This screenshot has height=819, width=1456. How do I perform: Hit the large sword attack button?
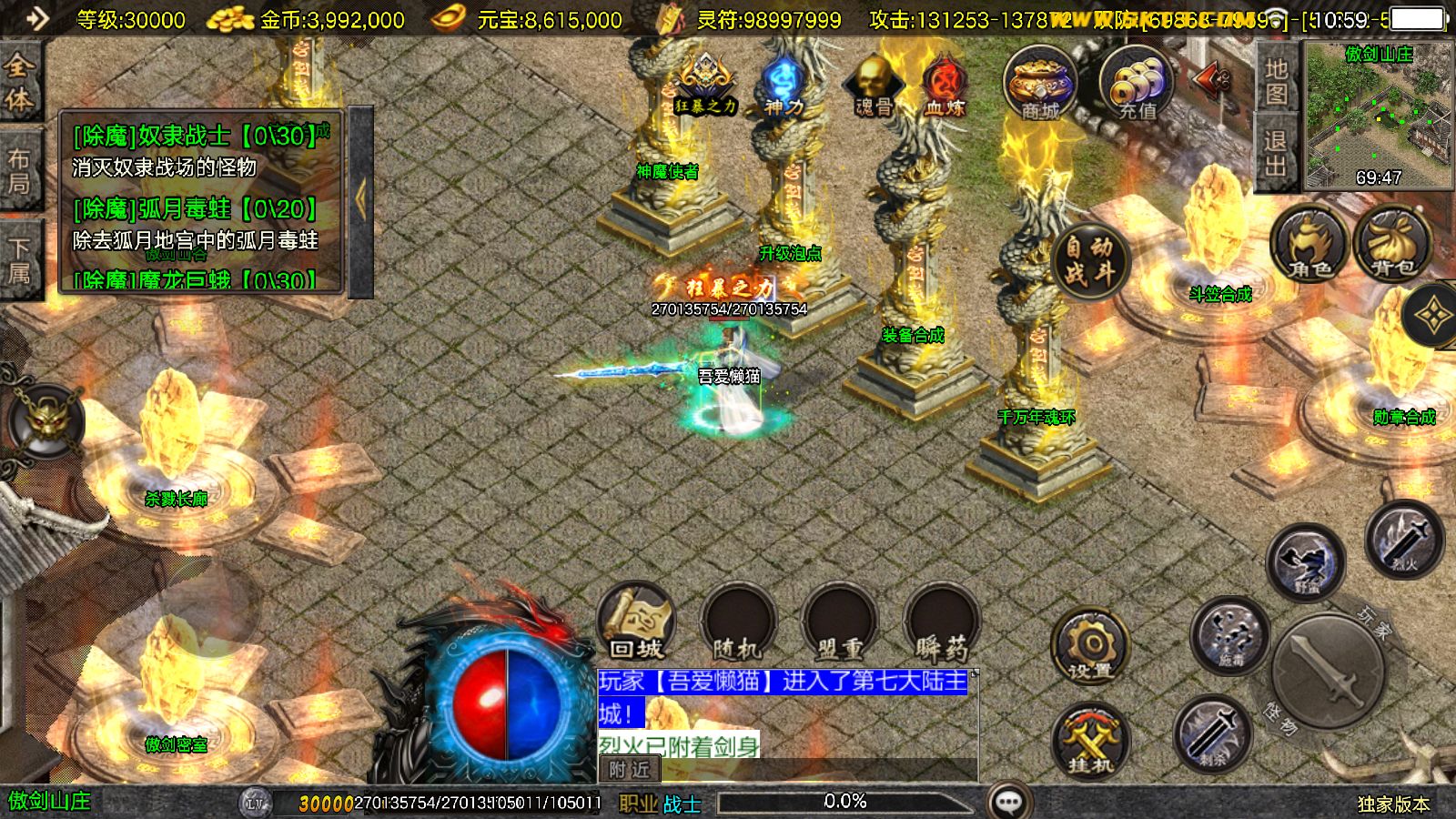point(1328,672)
